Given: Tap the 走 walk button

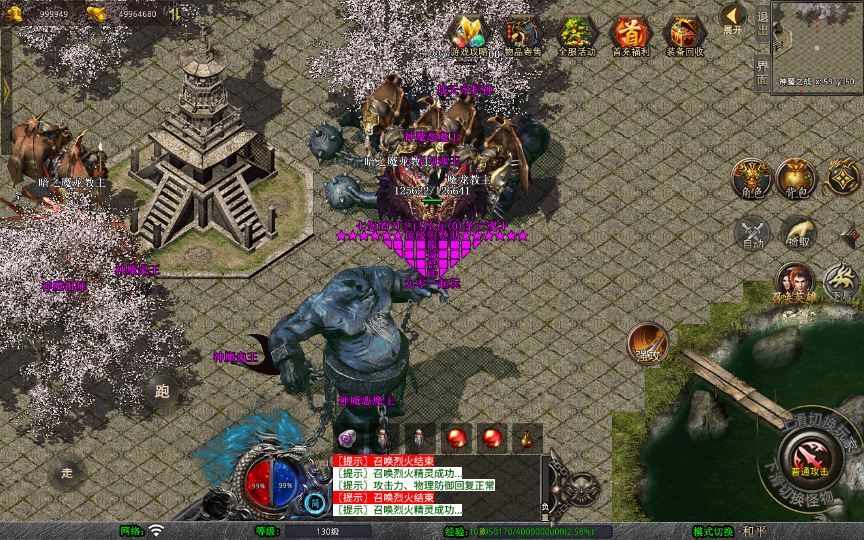Looking at the screenshot, I should tap(67, 472).
